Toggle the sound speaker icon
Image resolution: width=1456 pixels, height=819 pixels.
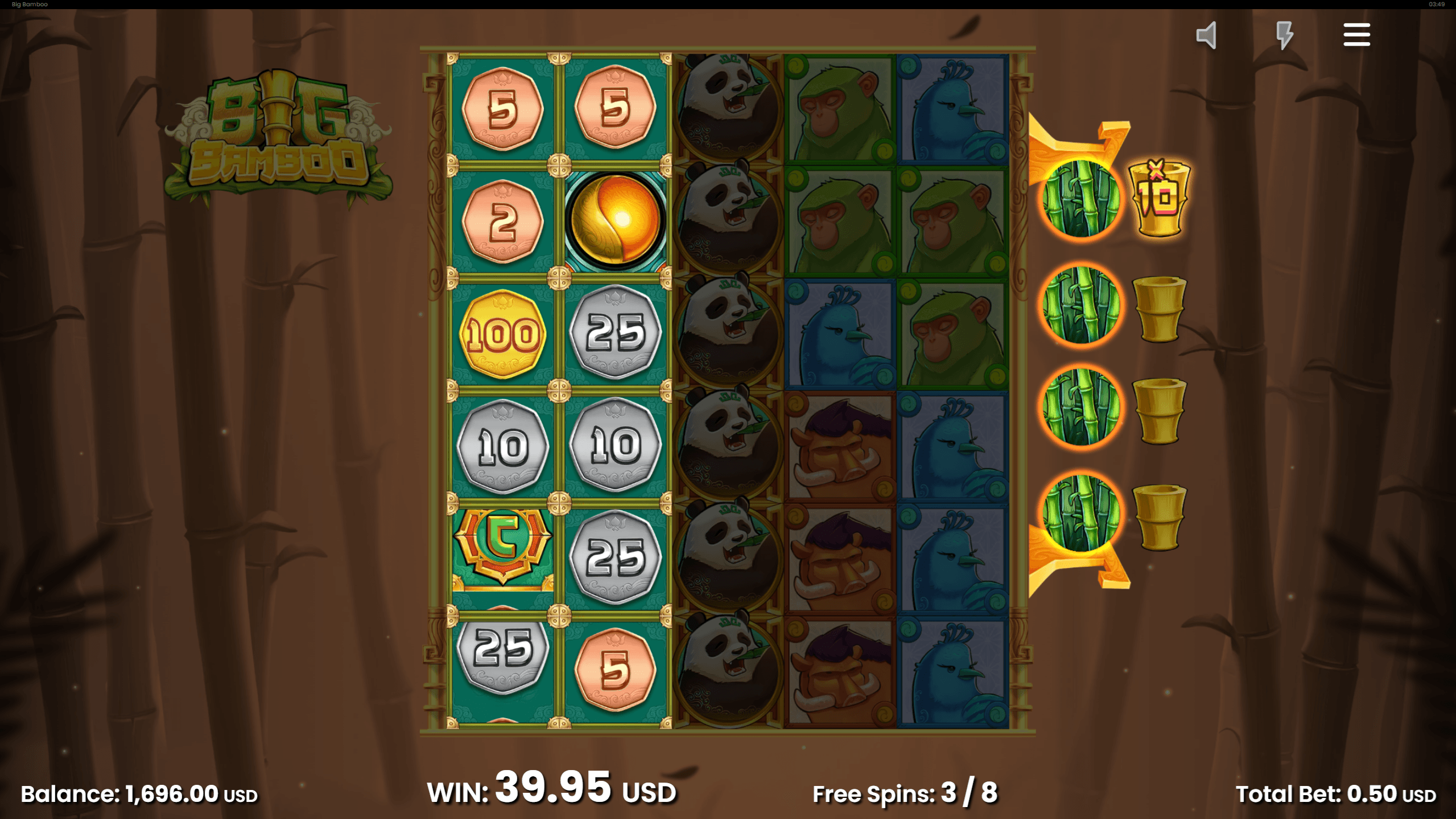tap(1206, 35)
